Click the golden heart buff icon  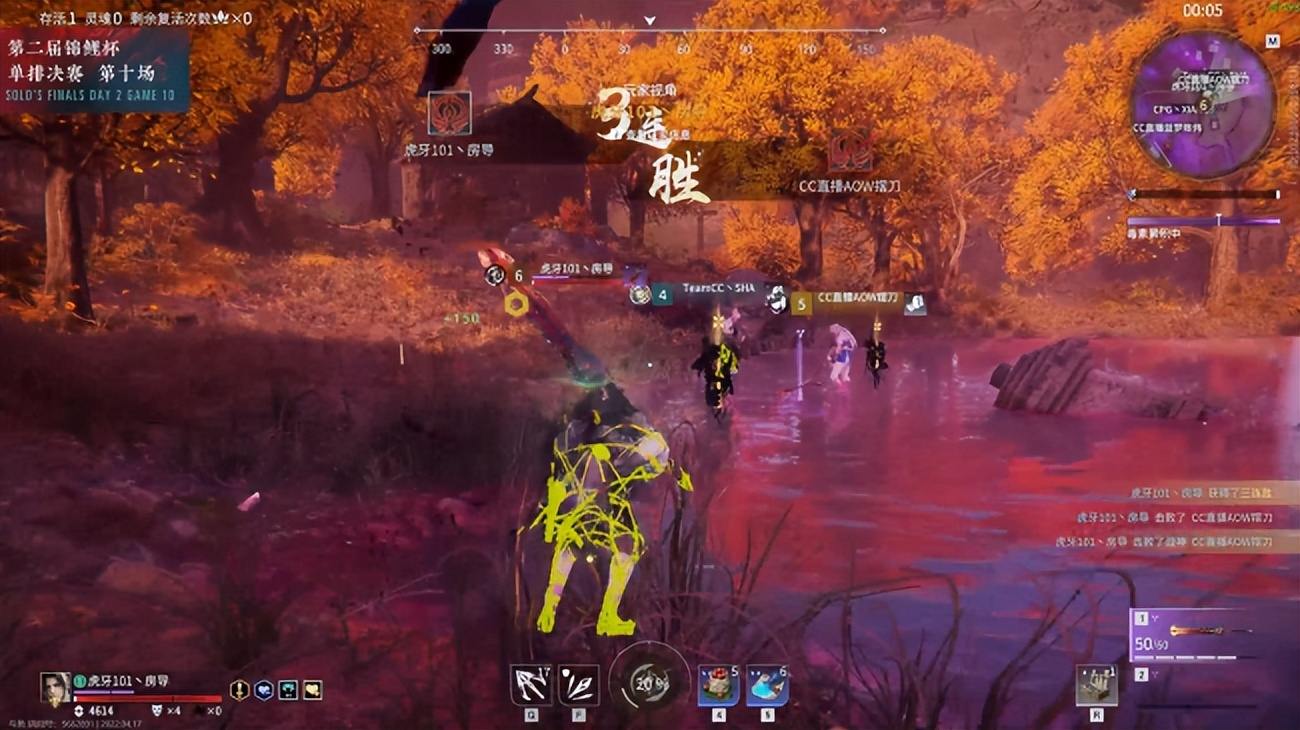coord(313,691)
